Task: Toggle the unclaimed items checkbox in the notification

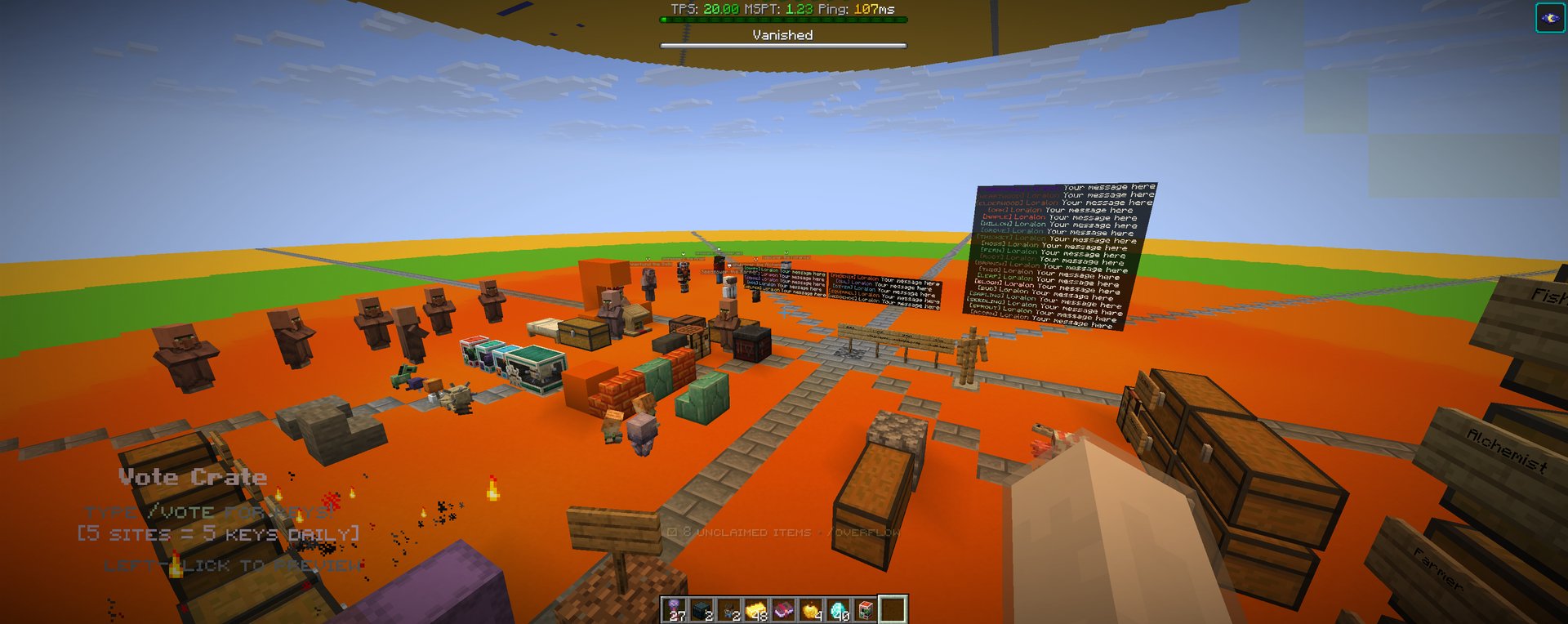Action: [x=672, y=530]
